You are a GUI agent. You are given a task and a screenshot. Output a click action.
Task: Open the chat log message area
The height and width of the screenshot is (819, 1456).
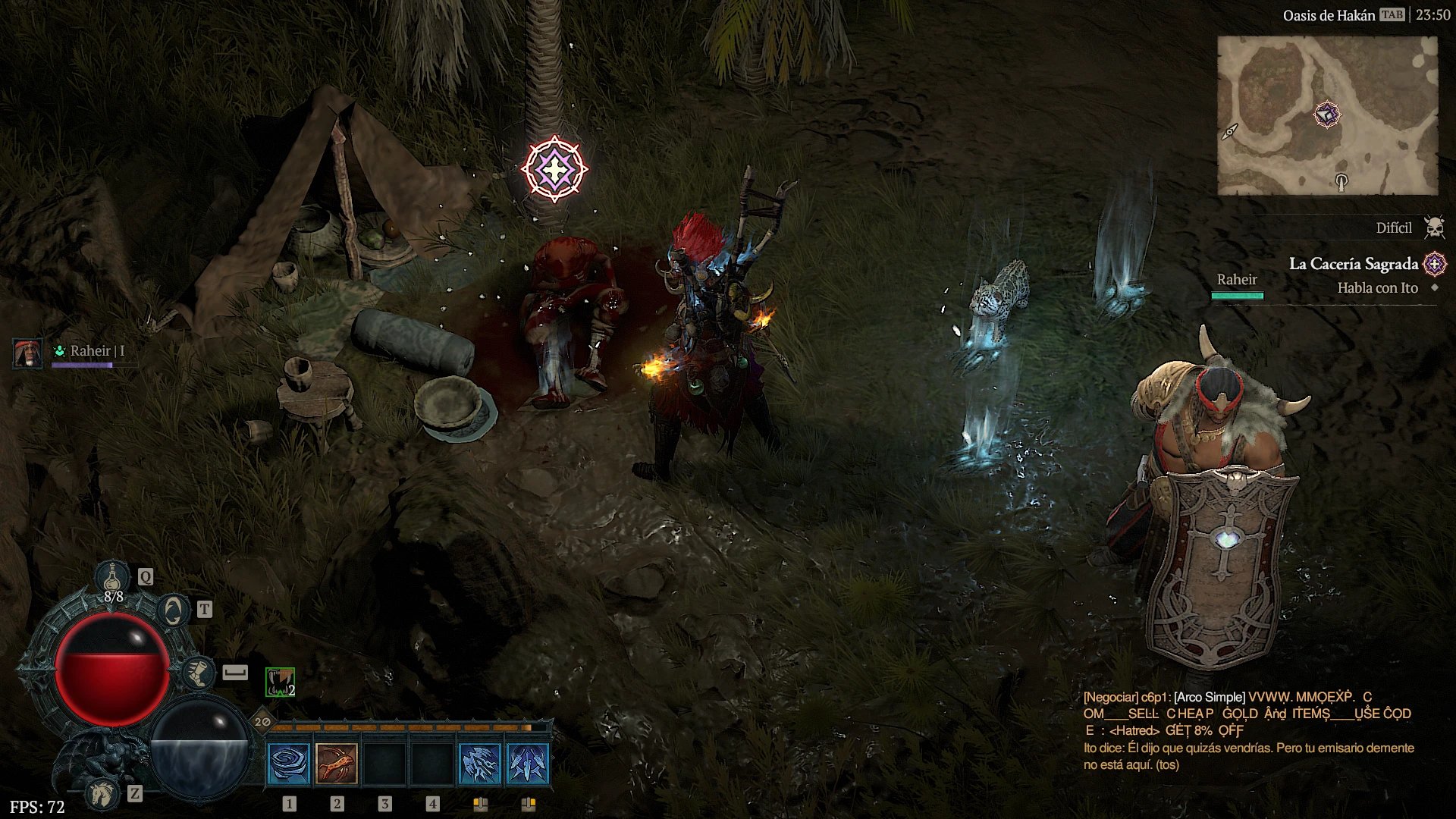[1248, 730]
